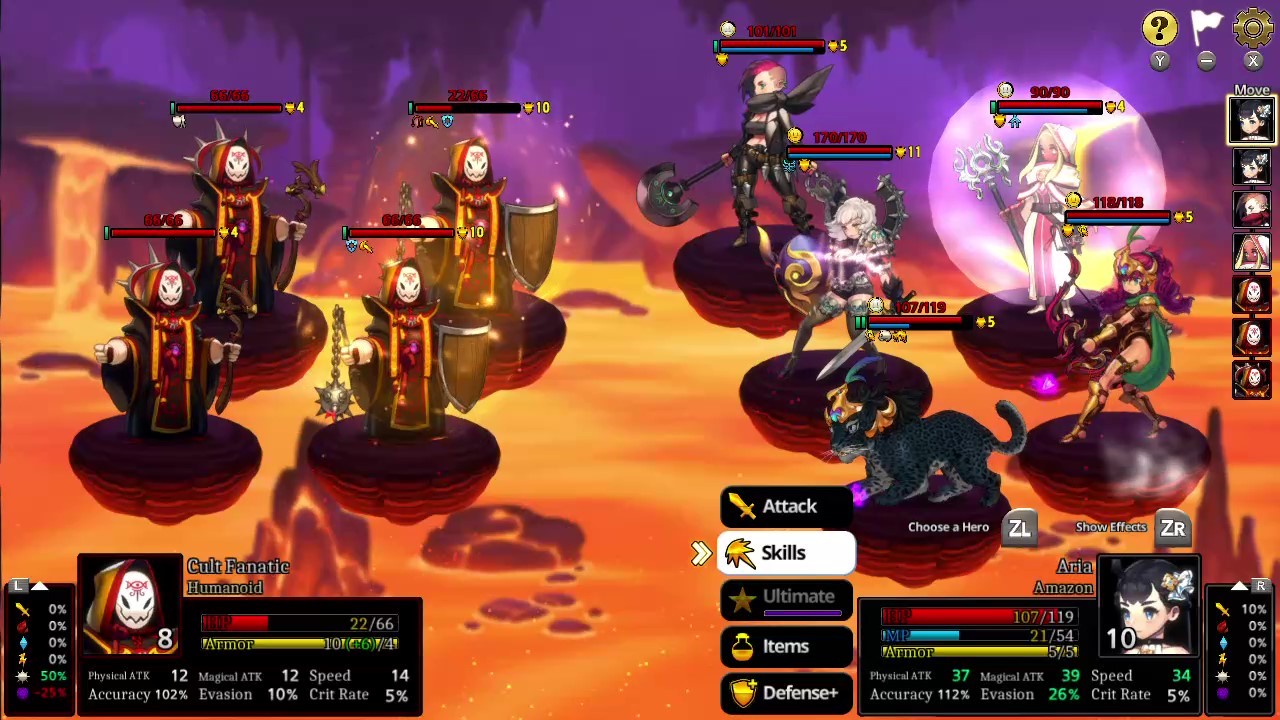The width and height of the screenshot is (1280, 720).
Task: Select the Ultimate star icon
Action: coord(742,597)
